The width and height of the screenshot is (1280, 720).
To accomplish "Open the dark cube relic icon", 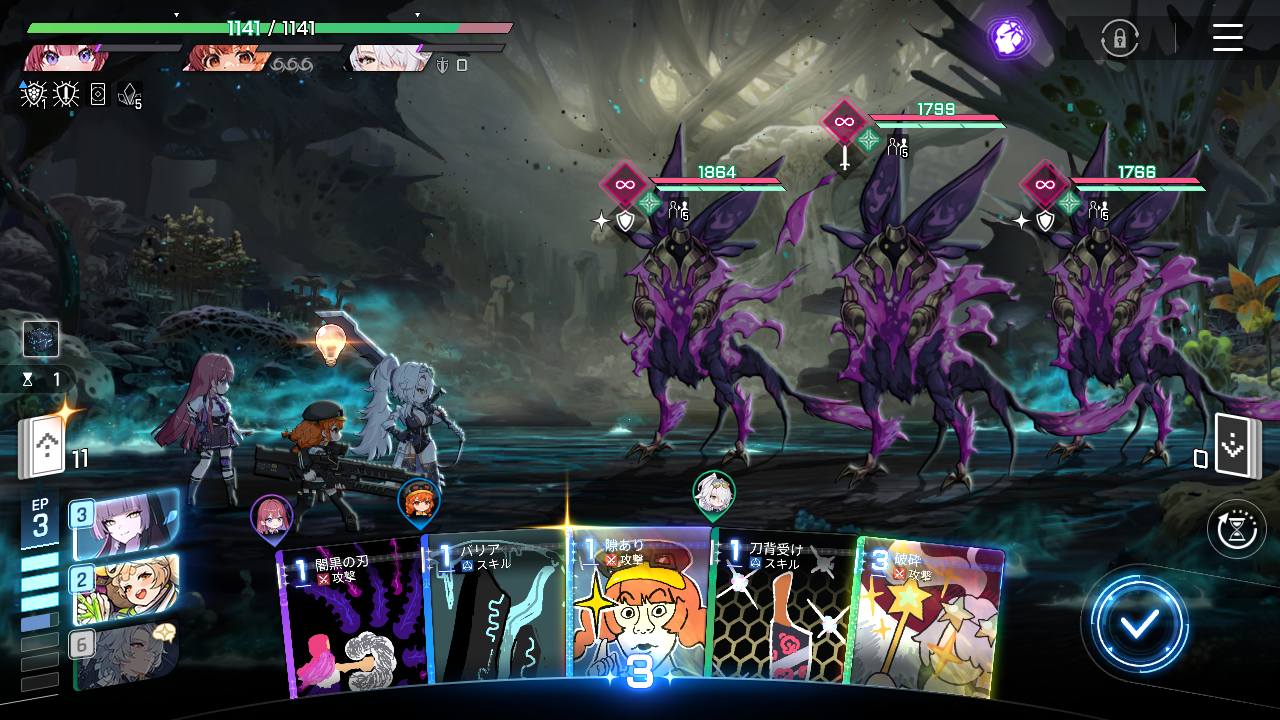I will click(41, 340).
